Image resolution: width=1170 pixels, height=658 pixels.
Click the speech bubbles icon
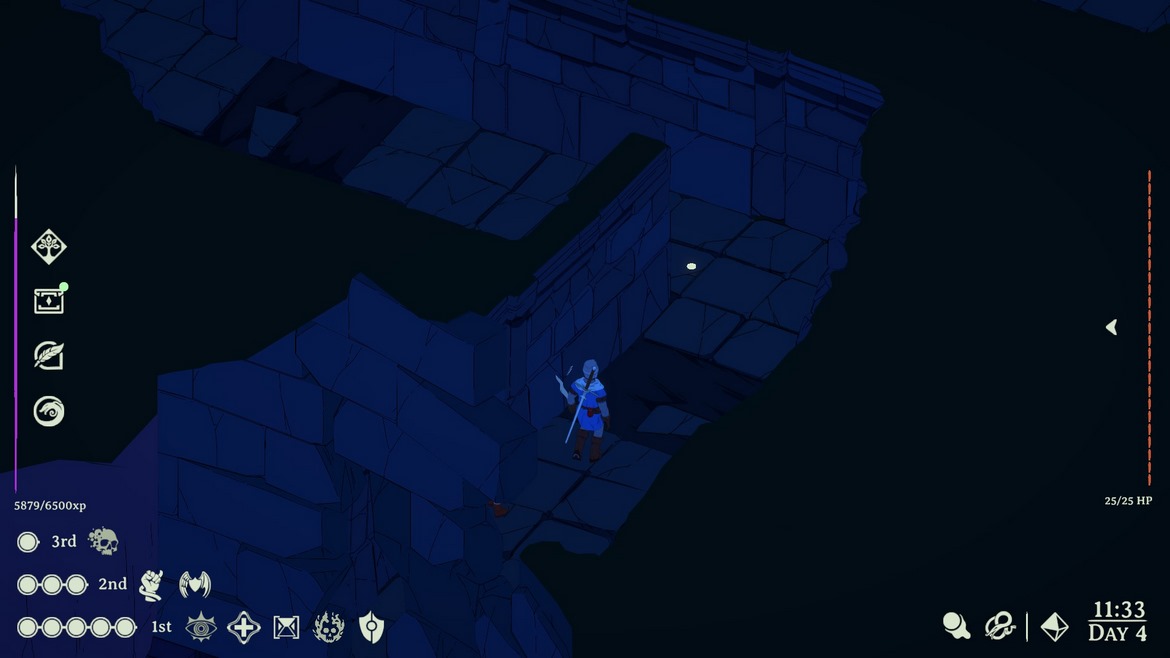pos(956,626)
